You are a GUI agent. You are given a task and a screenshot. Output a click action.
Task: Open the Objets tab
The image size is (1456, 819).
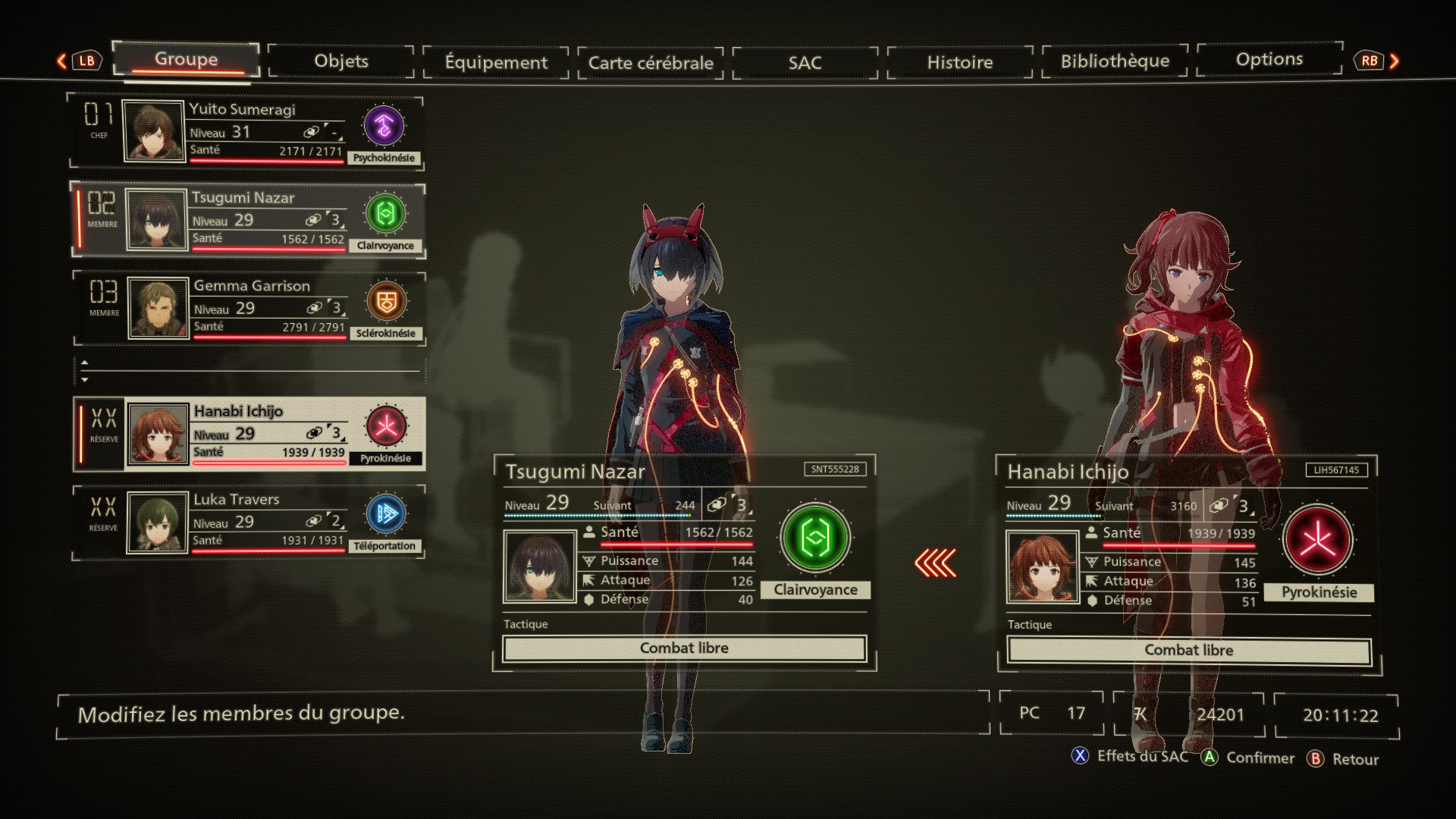[x=341, y=61]
